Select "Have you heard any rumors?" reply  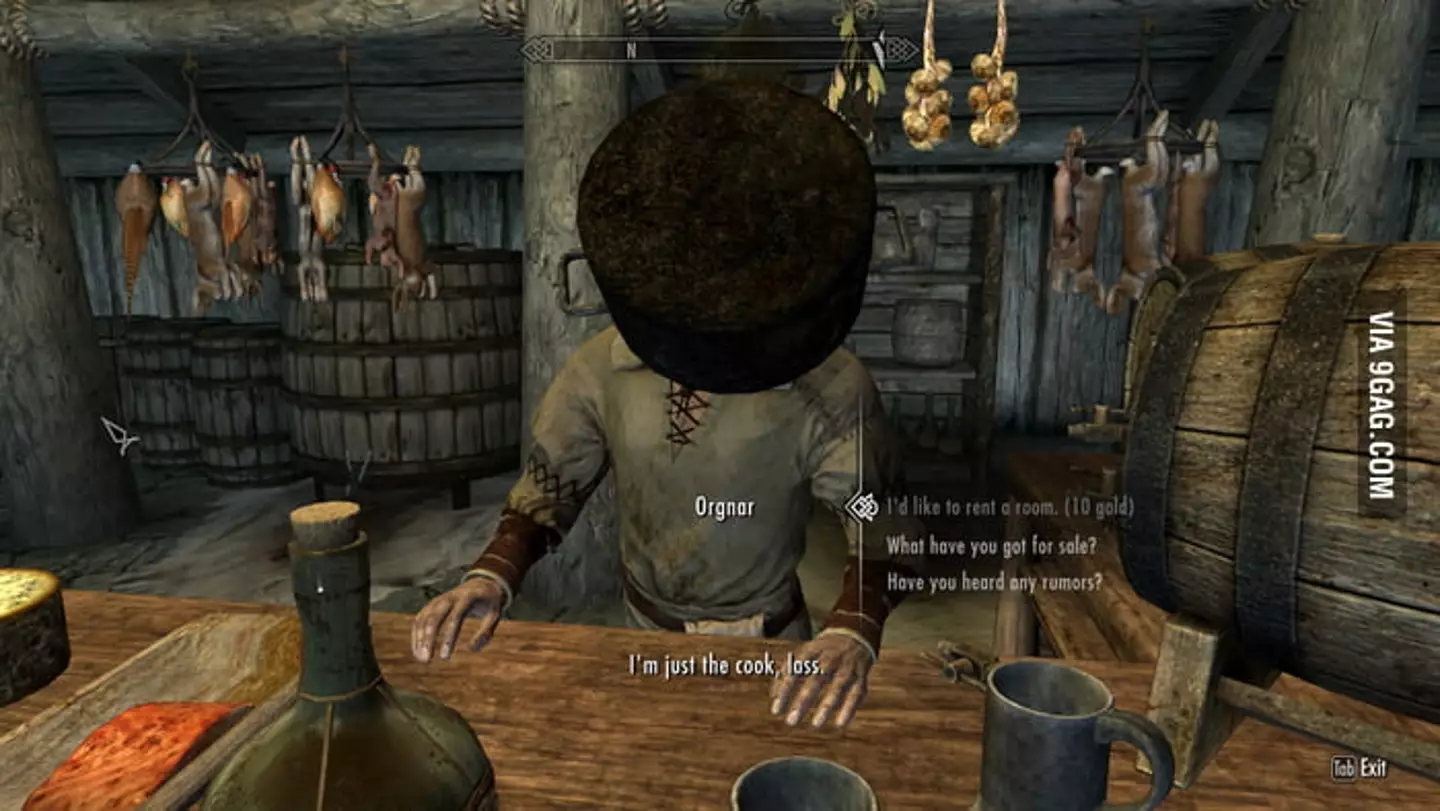click(x=994, y=581)
